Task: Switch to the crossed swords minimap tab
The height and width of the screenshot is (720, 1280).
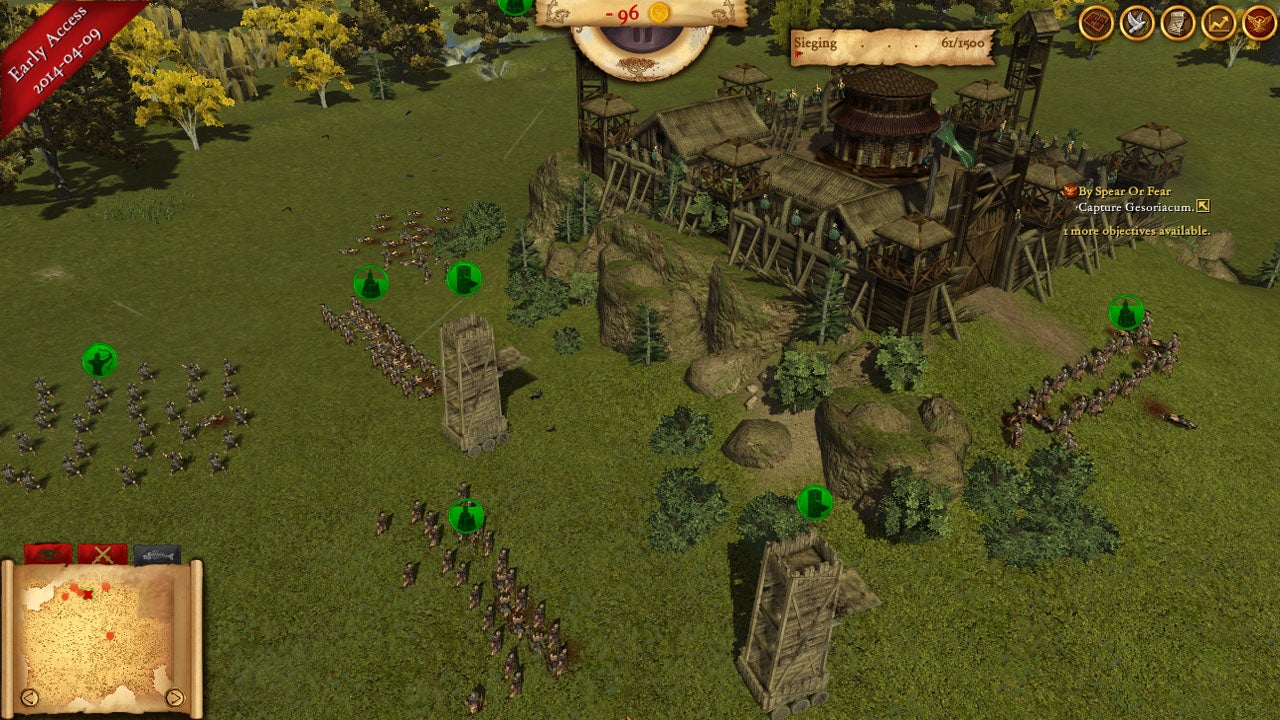Action: [x=102, y=554]
